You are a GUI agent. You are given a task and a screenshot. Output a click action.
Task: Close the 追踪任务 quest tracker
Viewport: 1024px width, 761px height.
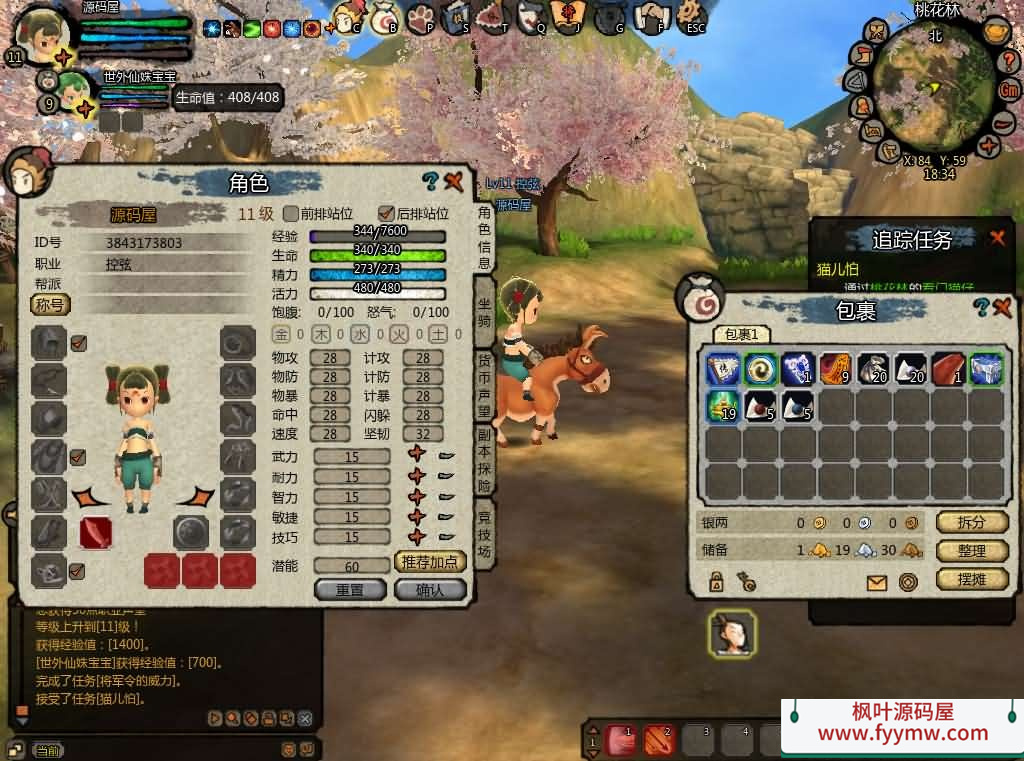pyautogui.click(x=997, y=237)
